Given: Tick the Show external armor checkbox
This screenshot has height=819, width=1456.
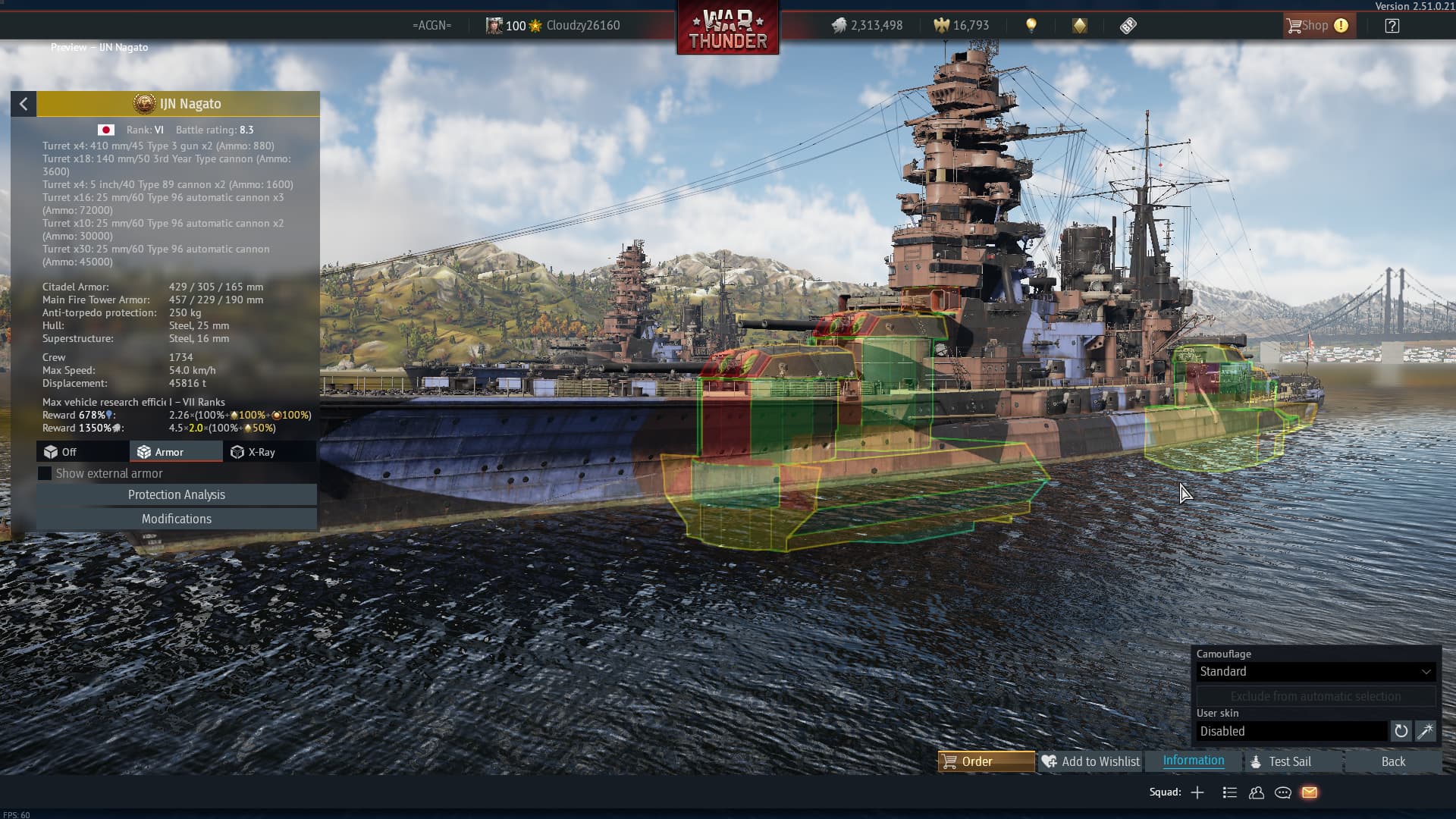Looking at the screenshot, I should pyautogui.click(x=45, y=473).
